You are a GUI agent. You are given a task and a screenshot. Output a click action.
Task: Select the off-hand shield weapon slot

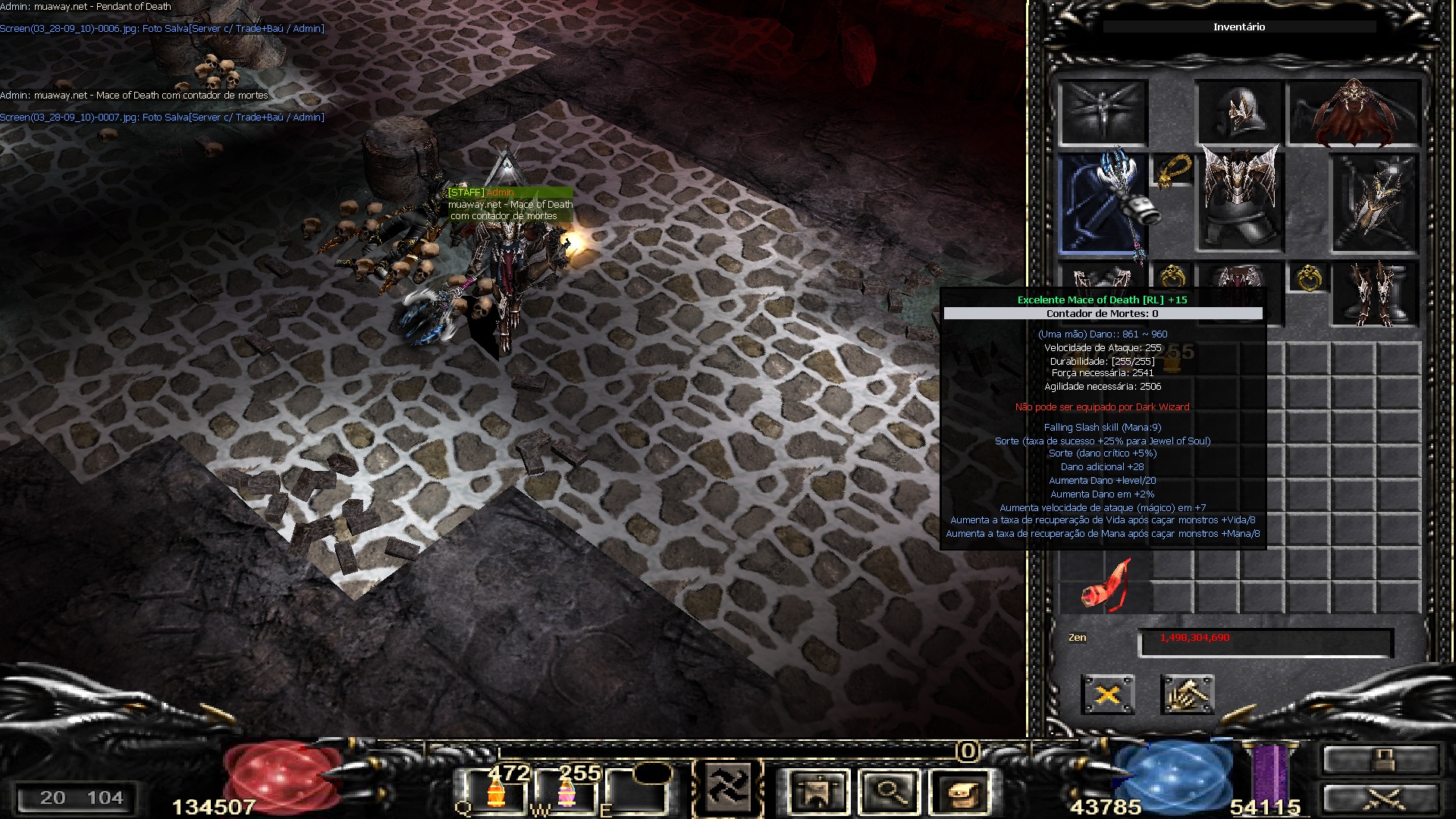[1374, 203]
